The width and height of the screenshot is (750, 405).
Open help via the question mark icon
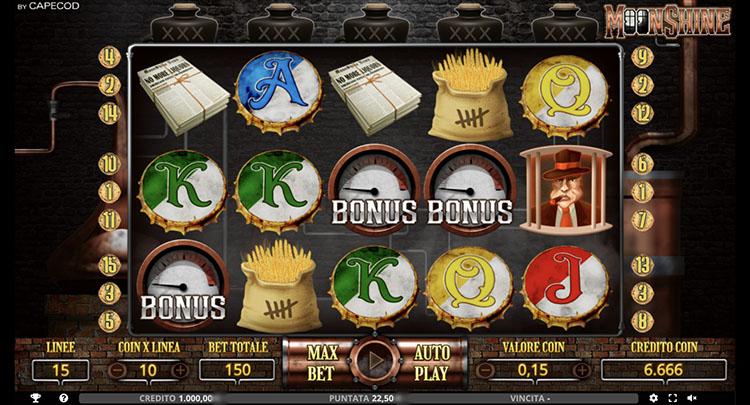(64, 398)
